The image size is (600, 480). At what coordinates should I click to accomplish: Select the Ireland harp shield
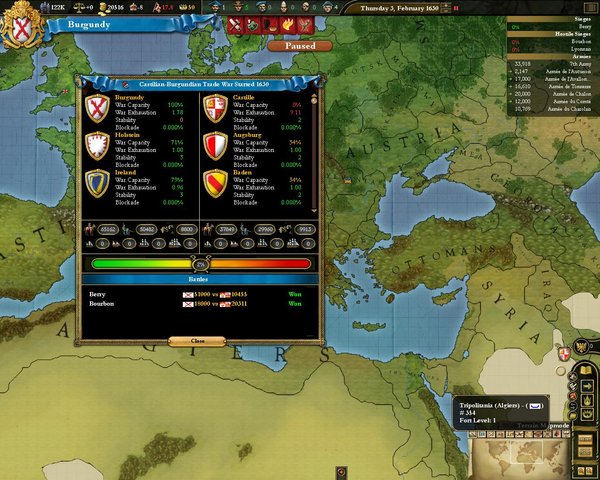click(x=96, y=182)
